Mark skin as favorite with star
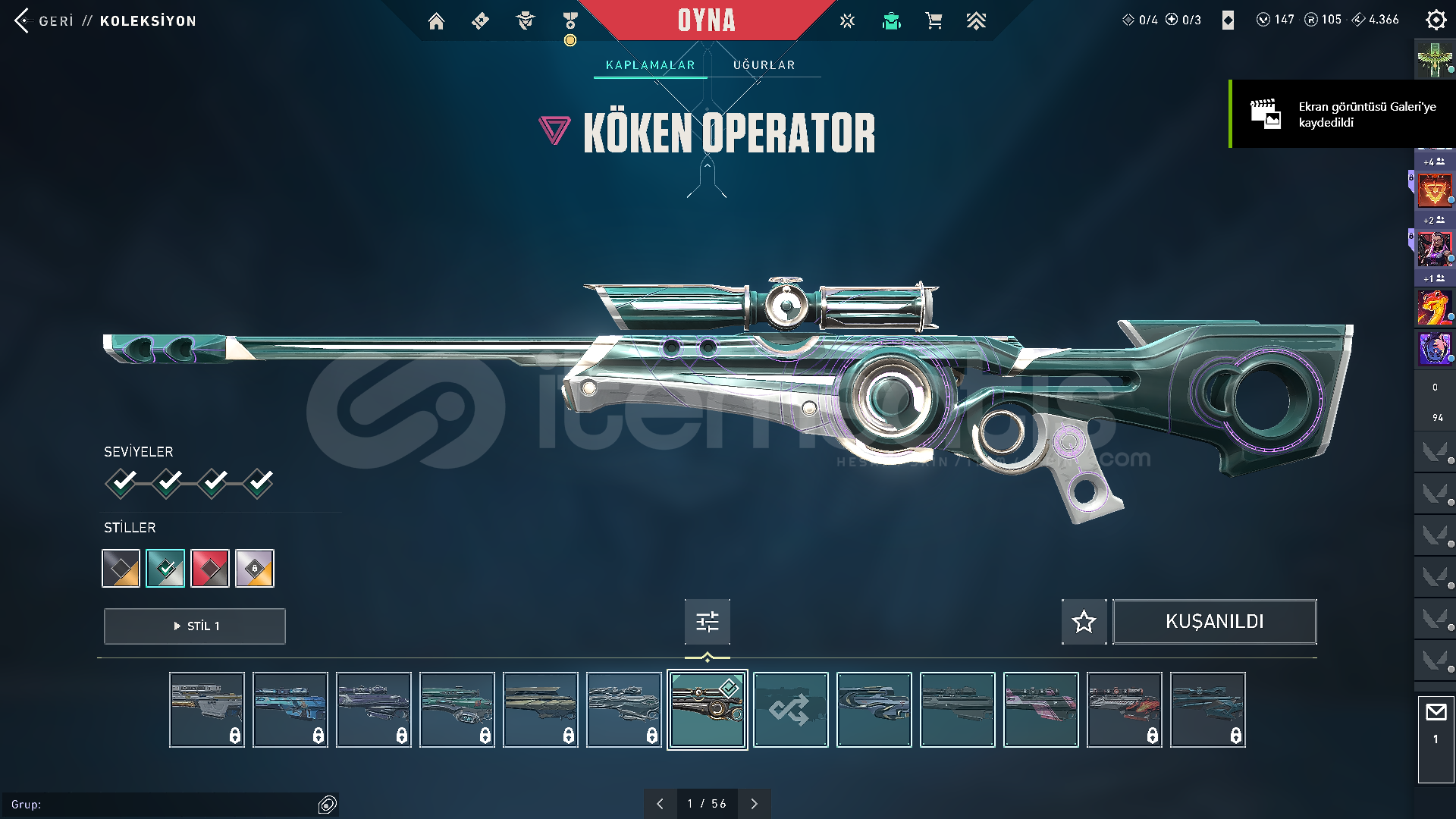This screenshot has height=819, width=1456. point(1084,622)
